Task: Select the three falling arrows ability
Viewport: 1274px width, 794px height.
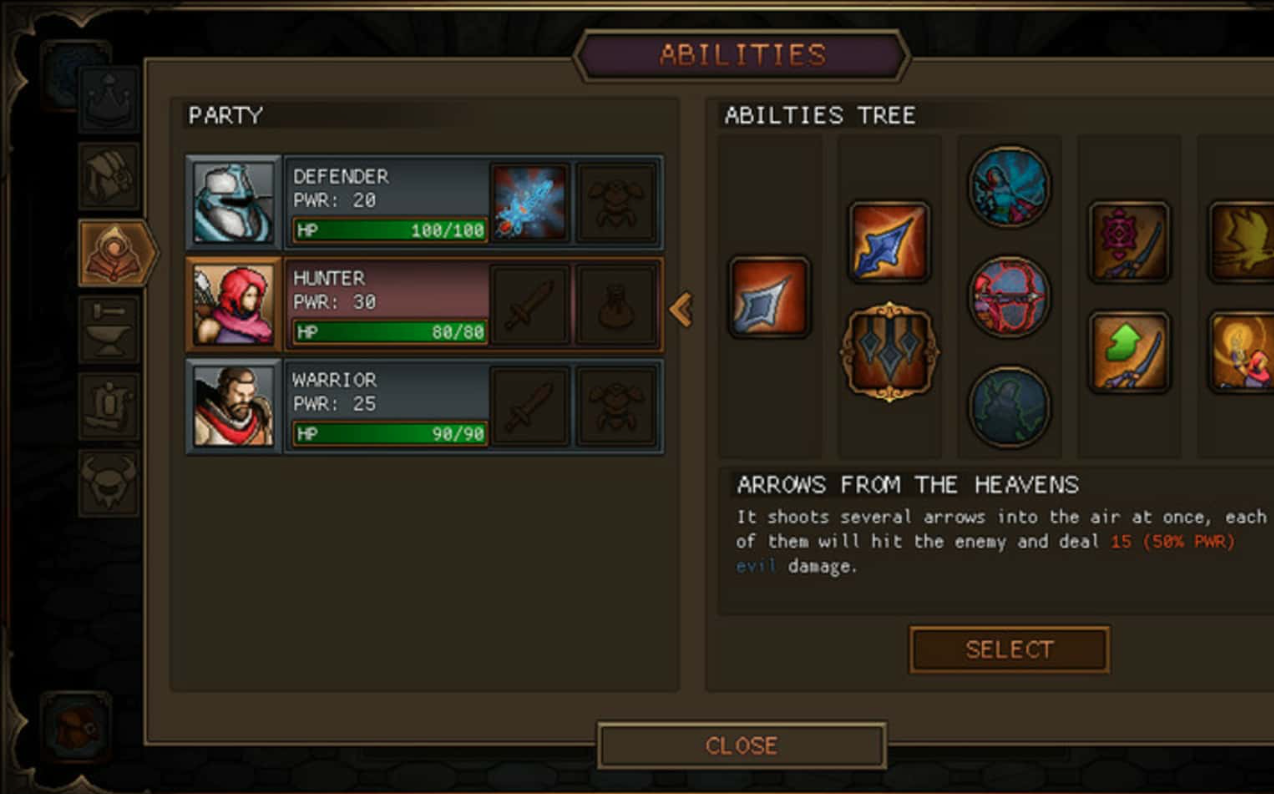Action: 889,352
